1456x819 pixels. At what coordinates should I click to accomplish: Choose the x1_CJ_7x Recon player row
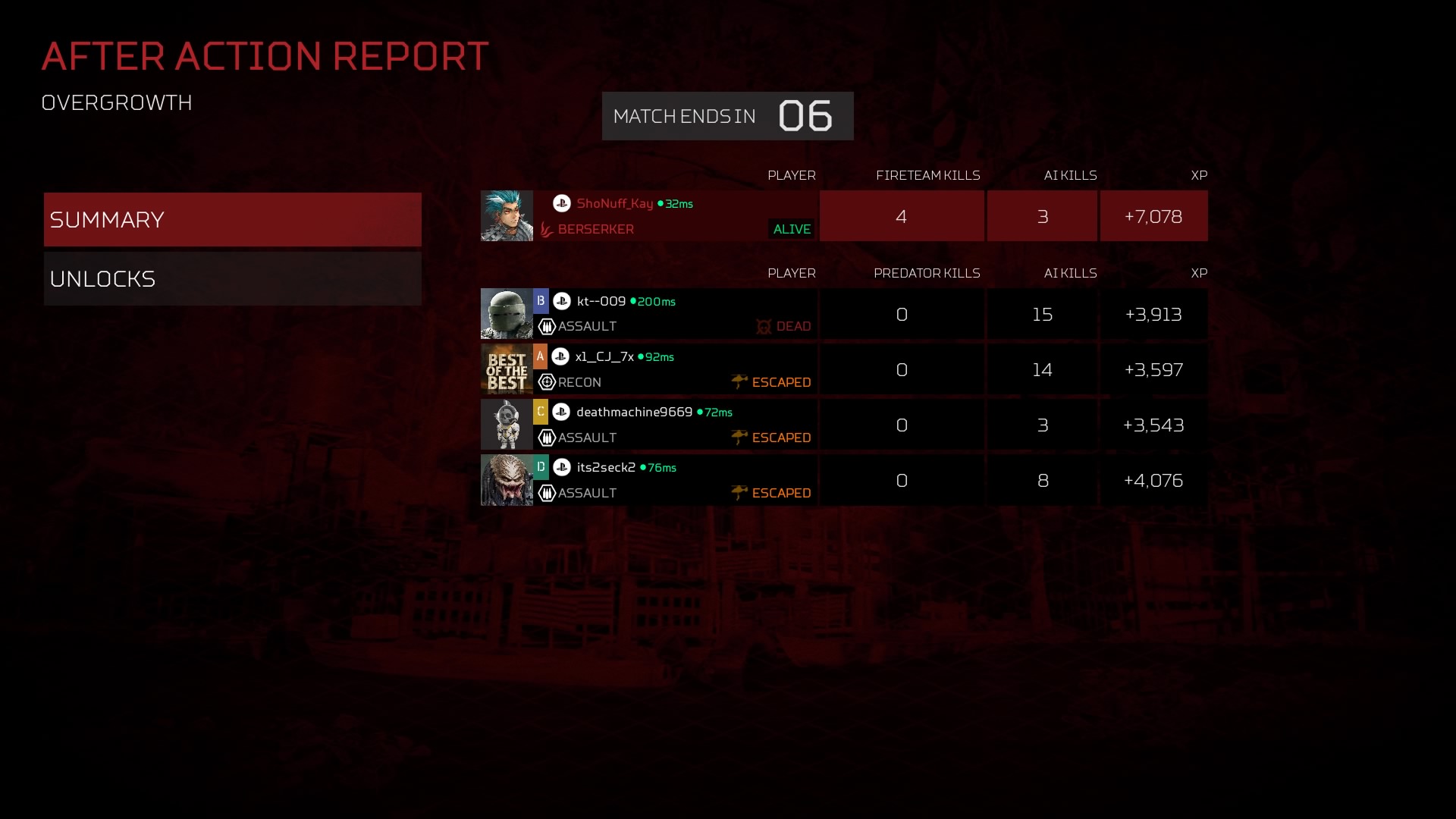(x=675, y=369)
